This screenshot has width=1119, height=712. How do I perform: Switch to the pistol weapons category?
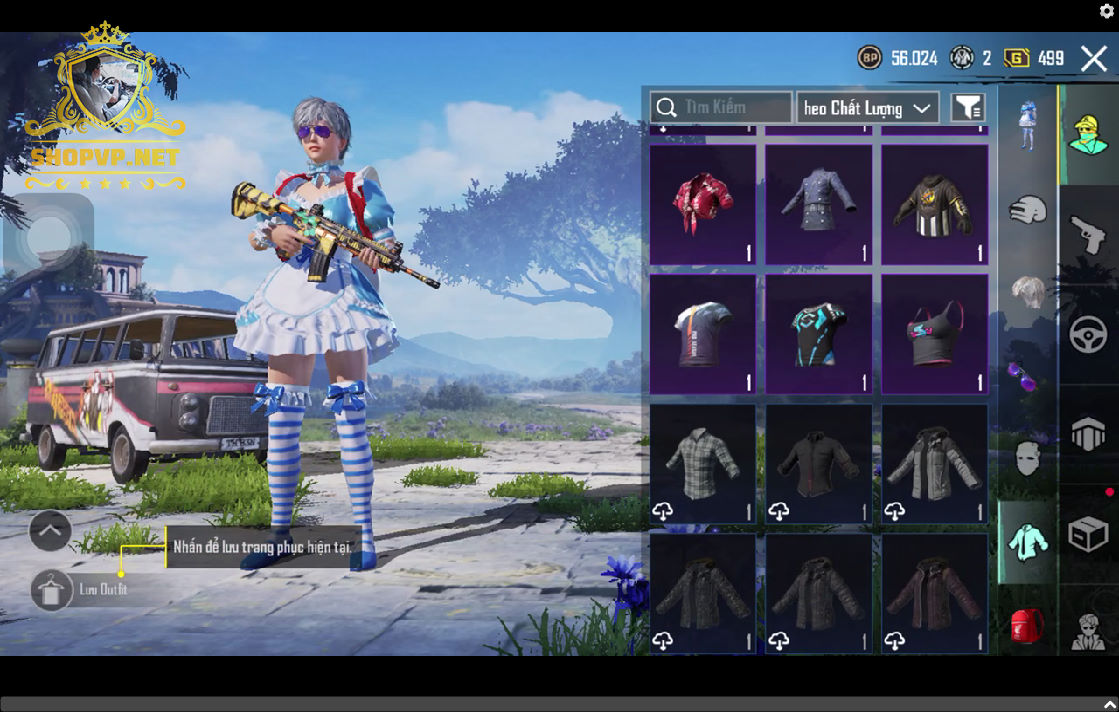click(x=1088, y=236)
